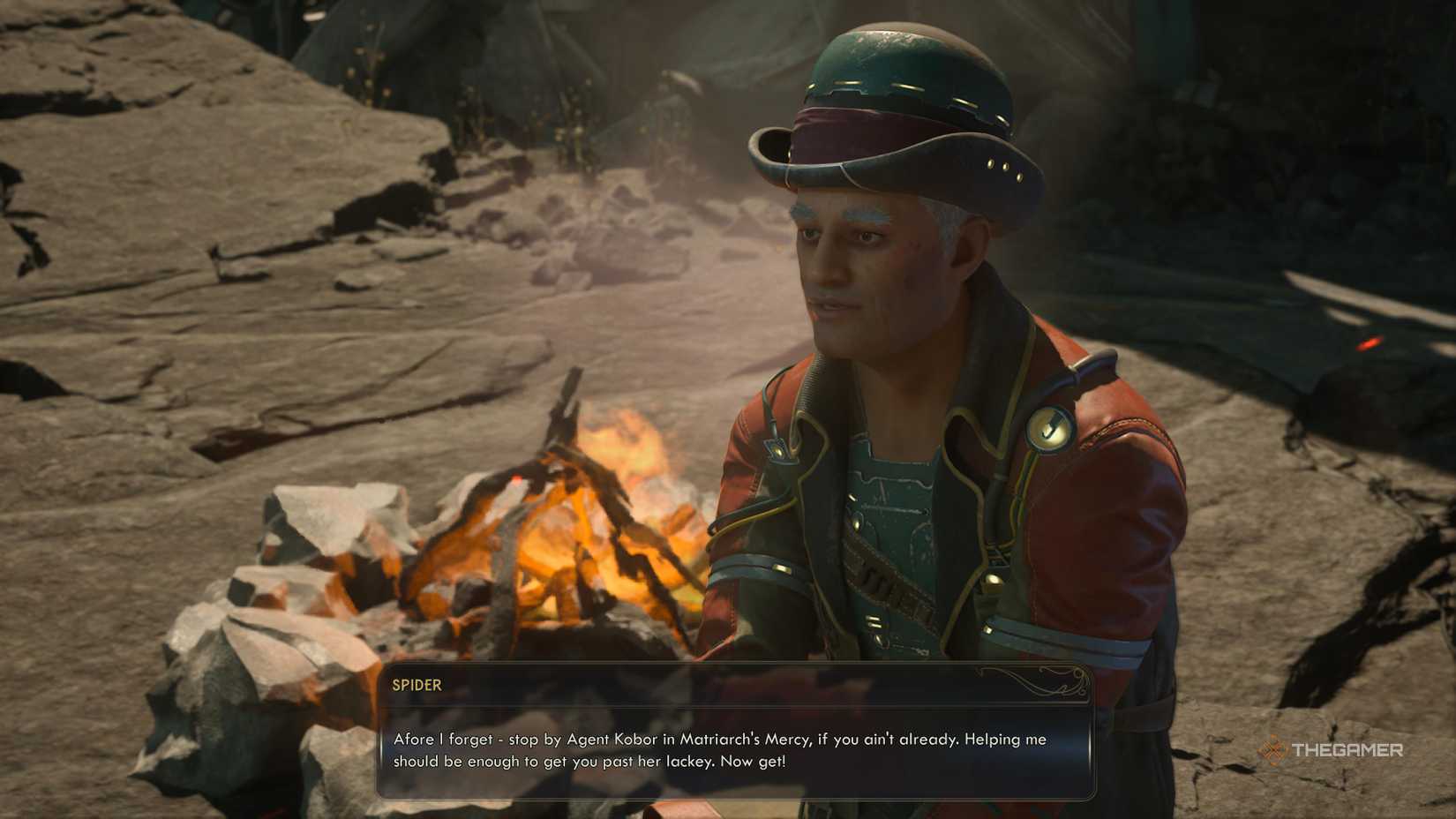Click the orange TheGamer diamond logo icon

pos(1273,749)
